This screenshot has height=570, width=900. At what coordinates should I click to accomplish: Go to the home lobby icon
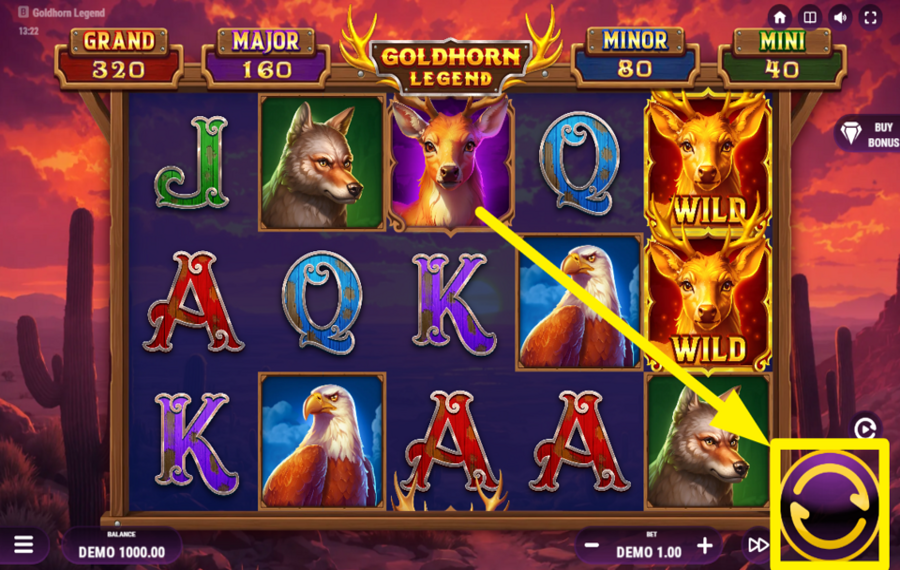[x=780, y=17]
